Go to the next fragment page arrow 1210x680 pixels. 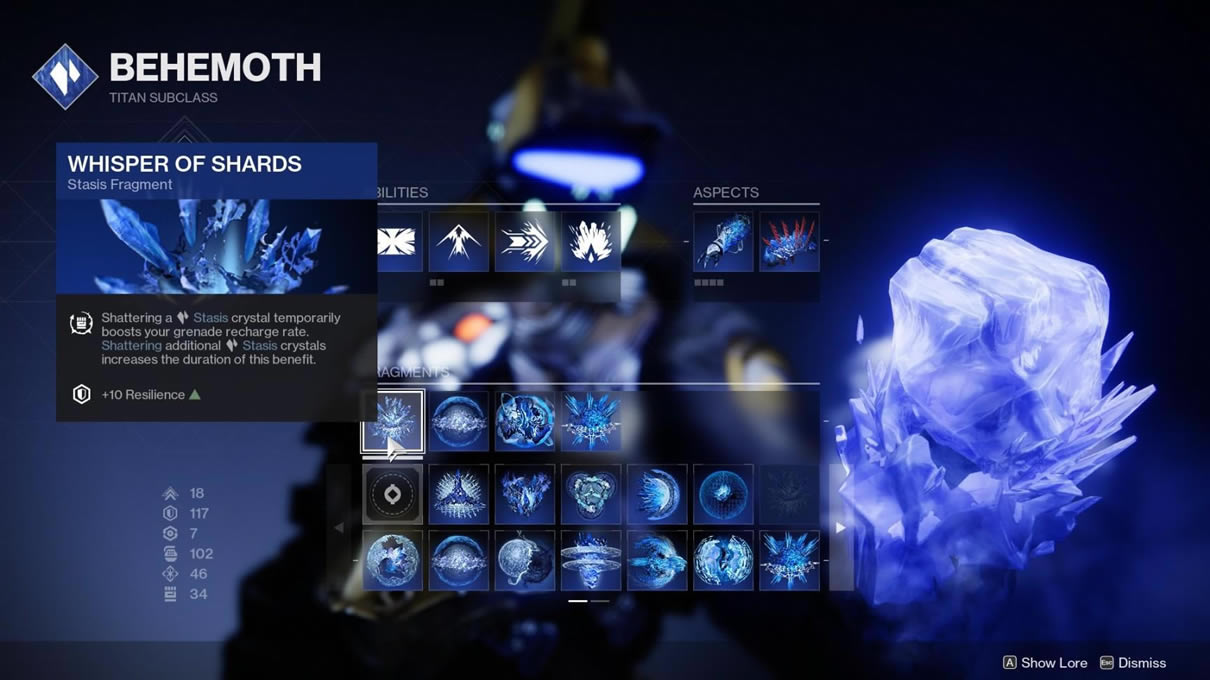click(x=840, y=527)
